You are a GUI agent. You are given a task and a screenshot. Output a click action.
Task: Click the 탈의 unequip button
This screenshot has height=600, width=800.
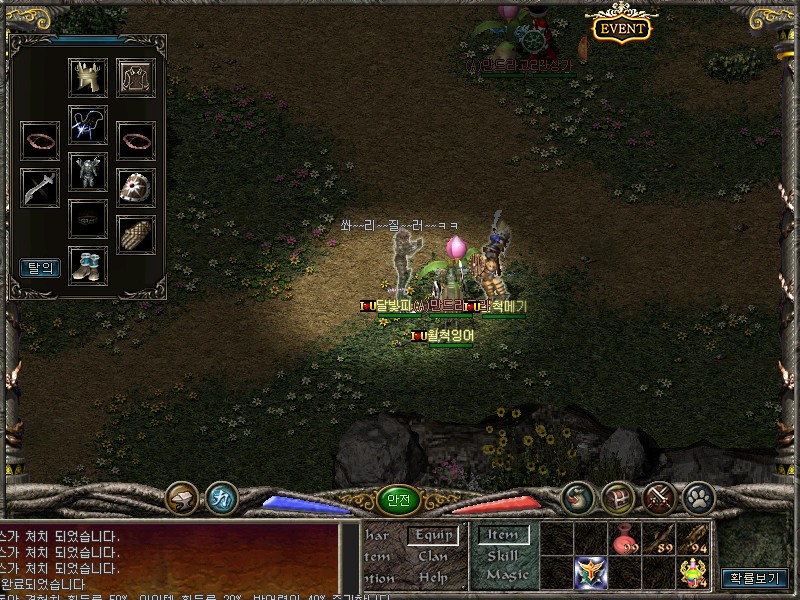point(40,268)
